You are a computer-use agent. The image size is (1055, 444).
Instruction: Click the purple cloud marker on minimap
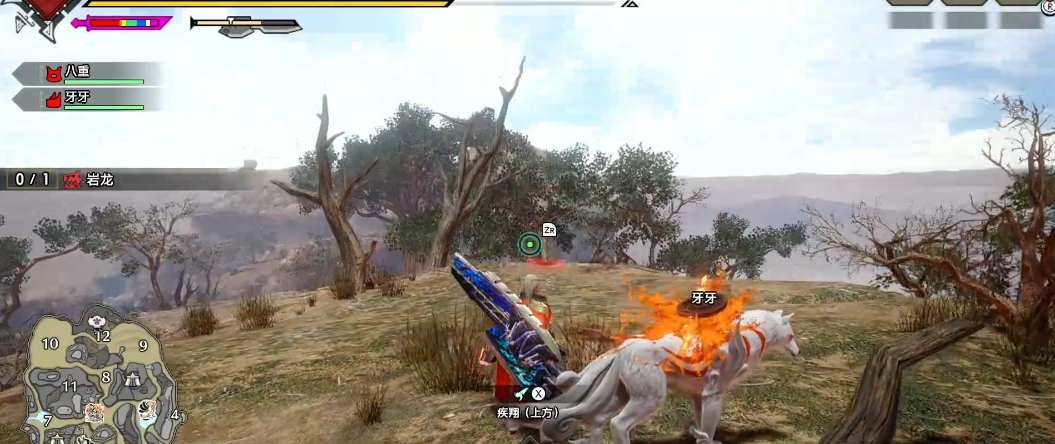97,321
